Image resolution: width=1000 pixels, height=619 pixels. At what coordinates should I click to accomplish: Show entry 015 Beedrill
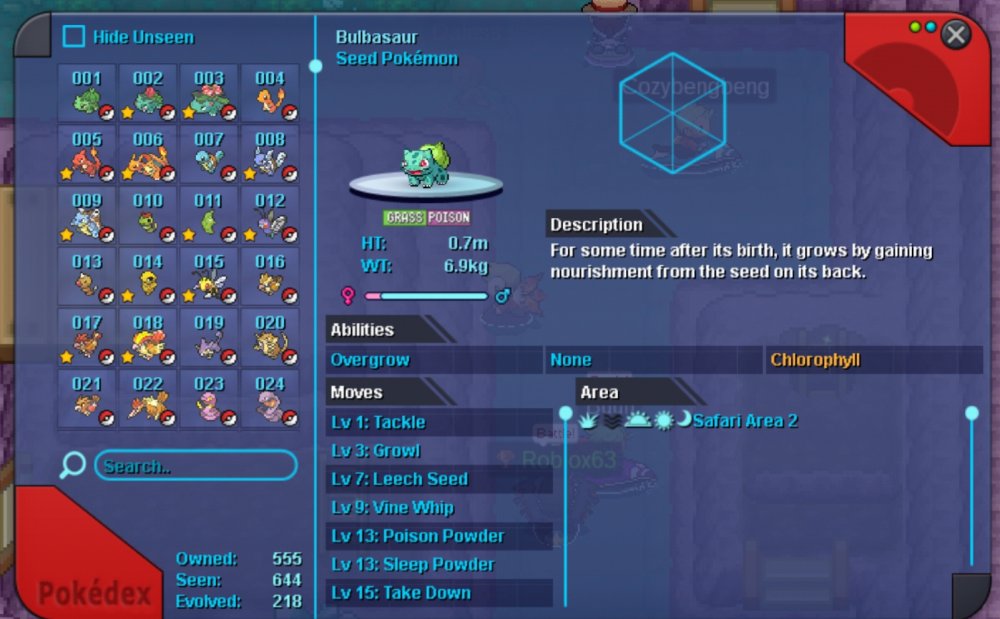click(209, 276)
